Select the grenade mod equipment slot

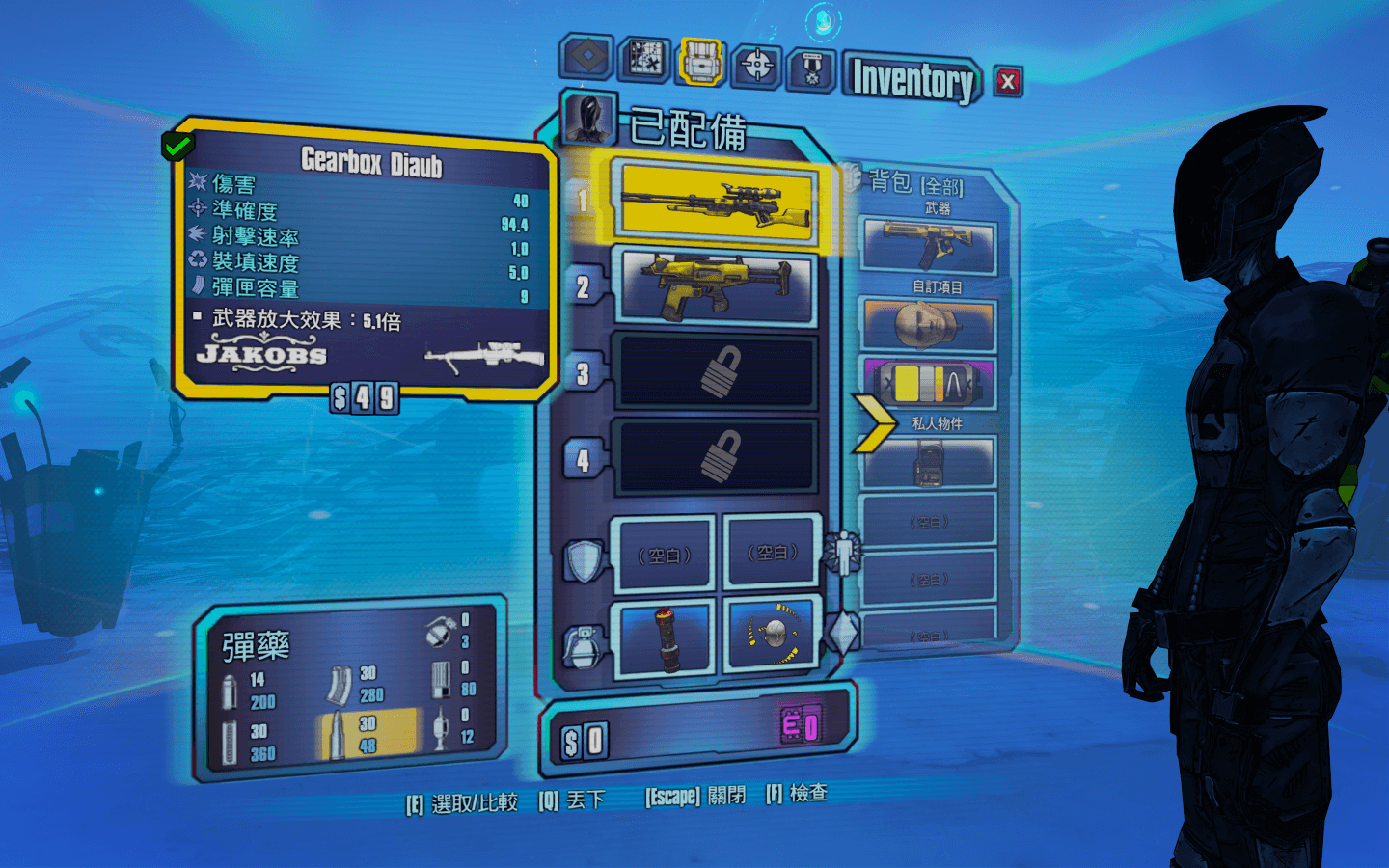click(665, 636)
